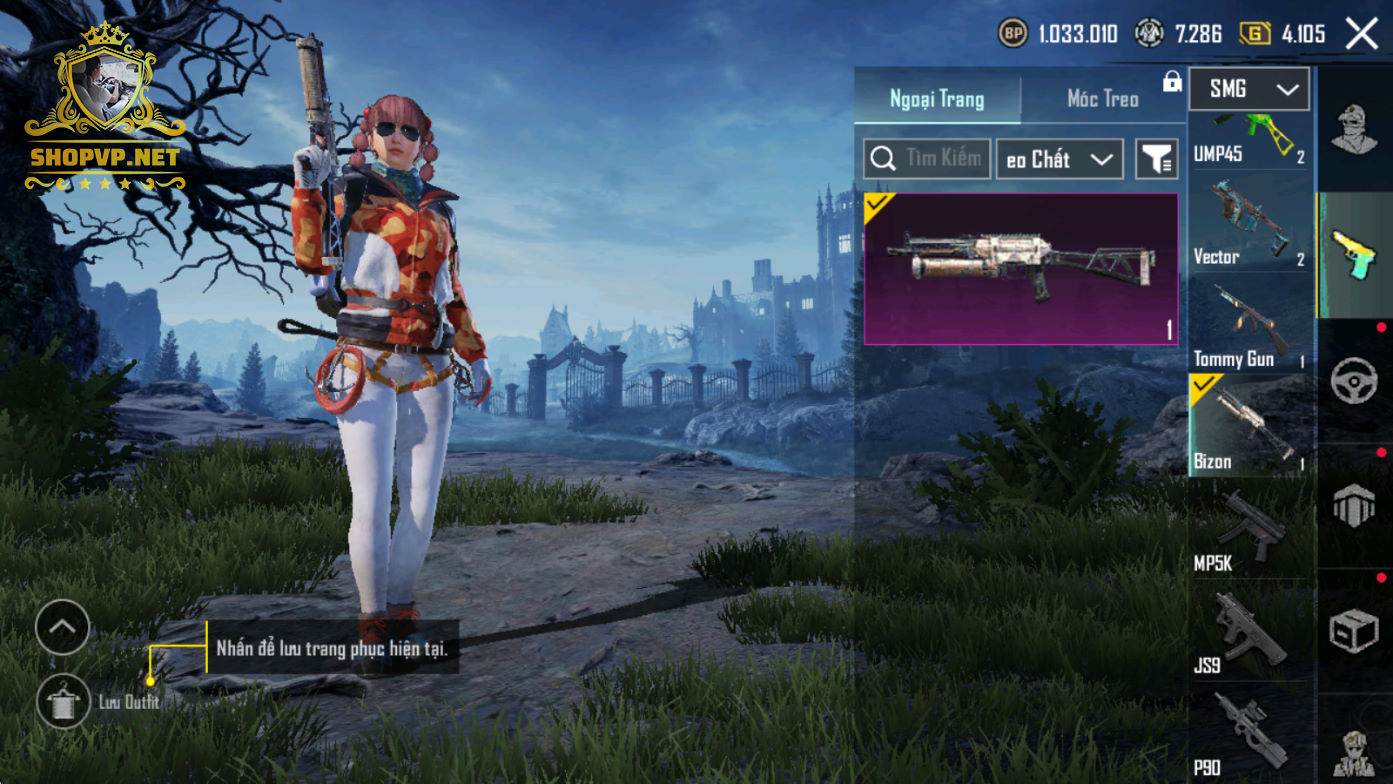1393x784 pixels.
Task: Open the vehicle steering wheel category
Action: (1355, 382)
